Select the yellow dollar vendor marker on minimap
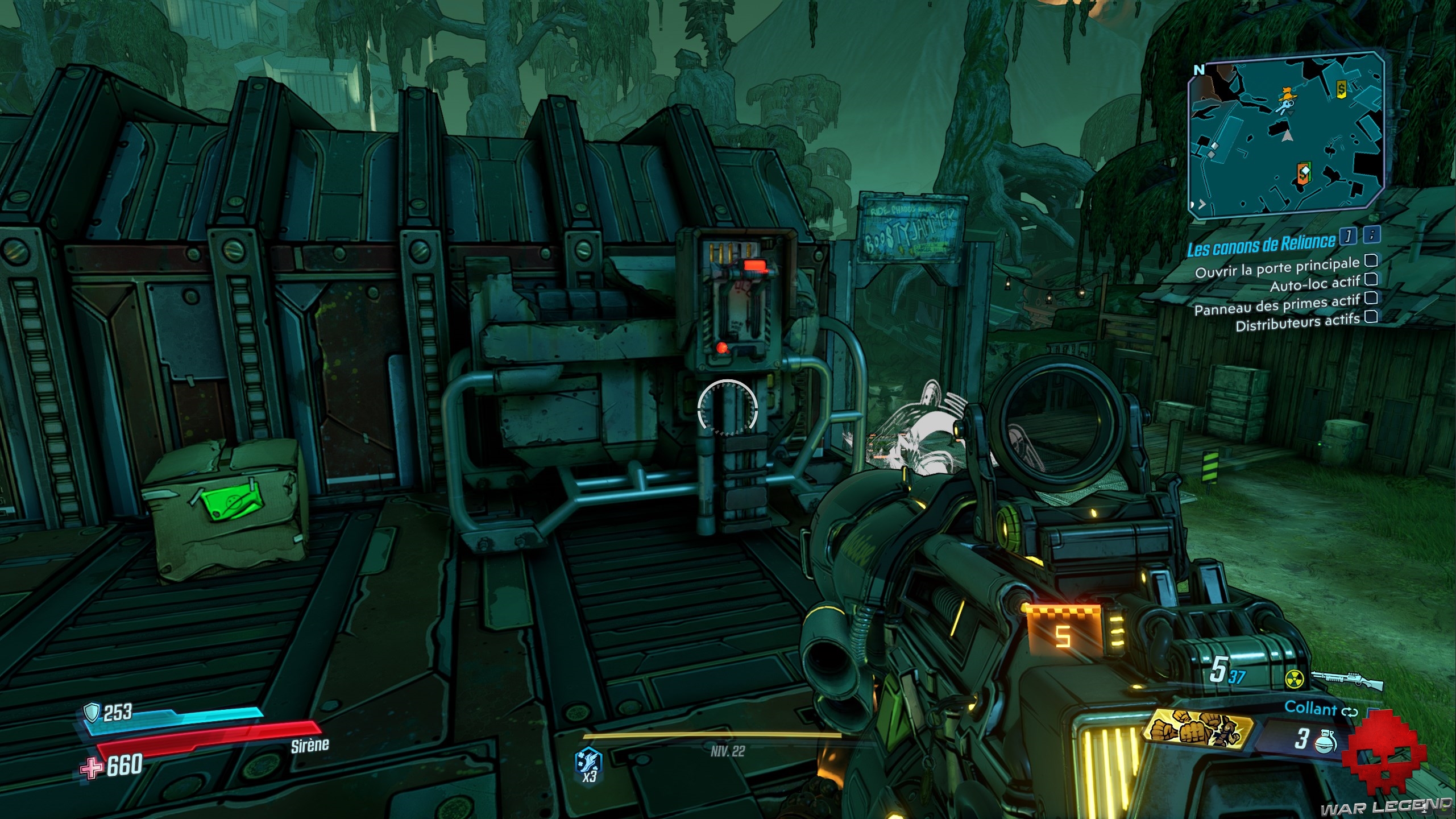The height and width of the screenshot is (819, 1456). pyautogui.click(x=1341, y=88)
